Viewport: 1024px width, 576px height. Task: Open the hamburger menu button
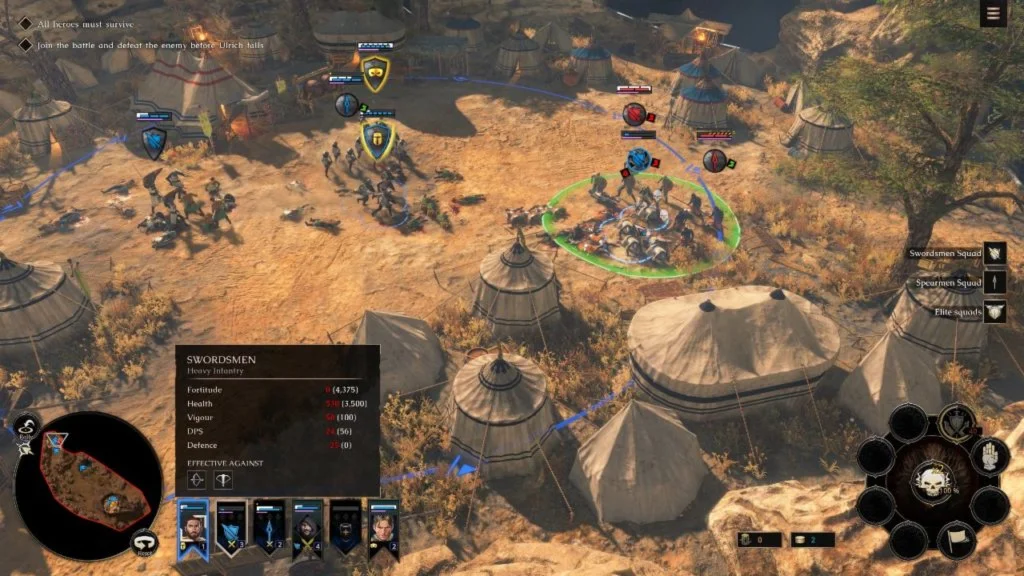click(993, 14)
